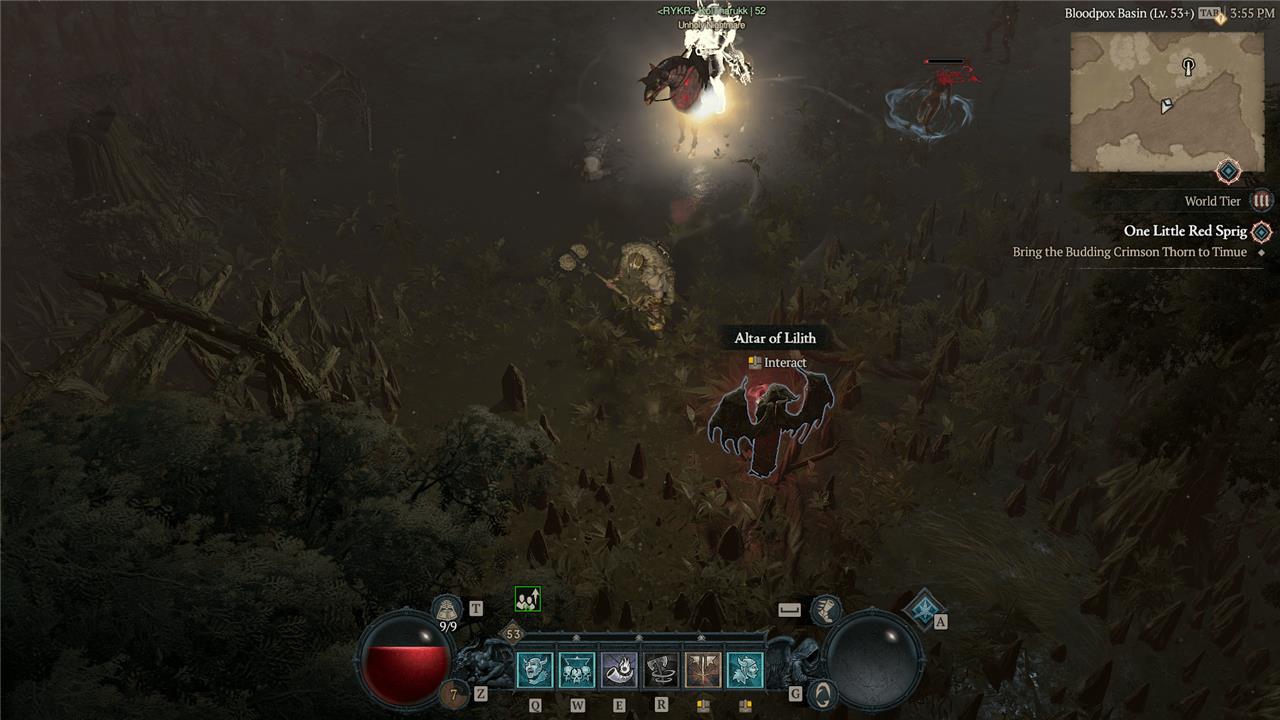Click the green party level-up icon

coord(527,599)
